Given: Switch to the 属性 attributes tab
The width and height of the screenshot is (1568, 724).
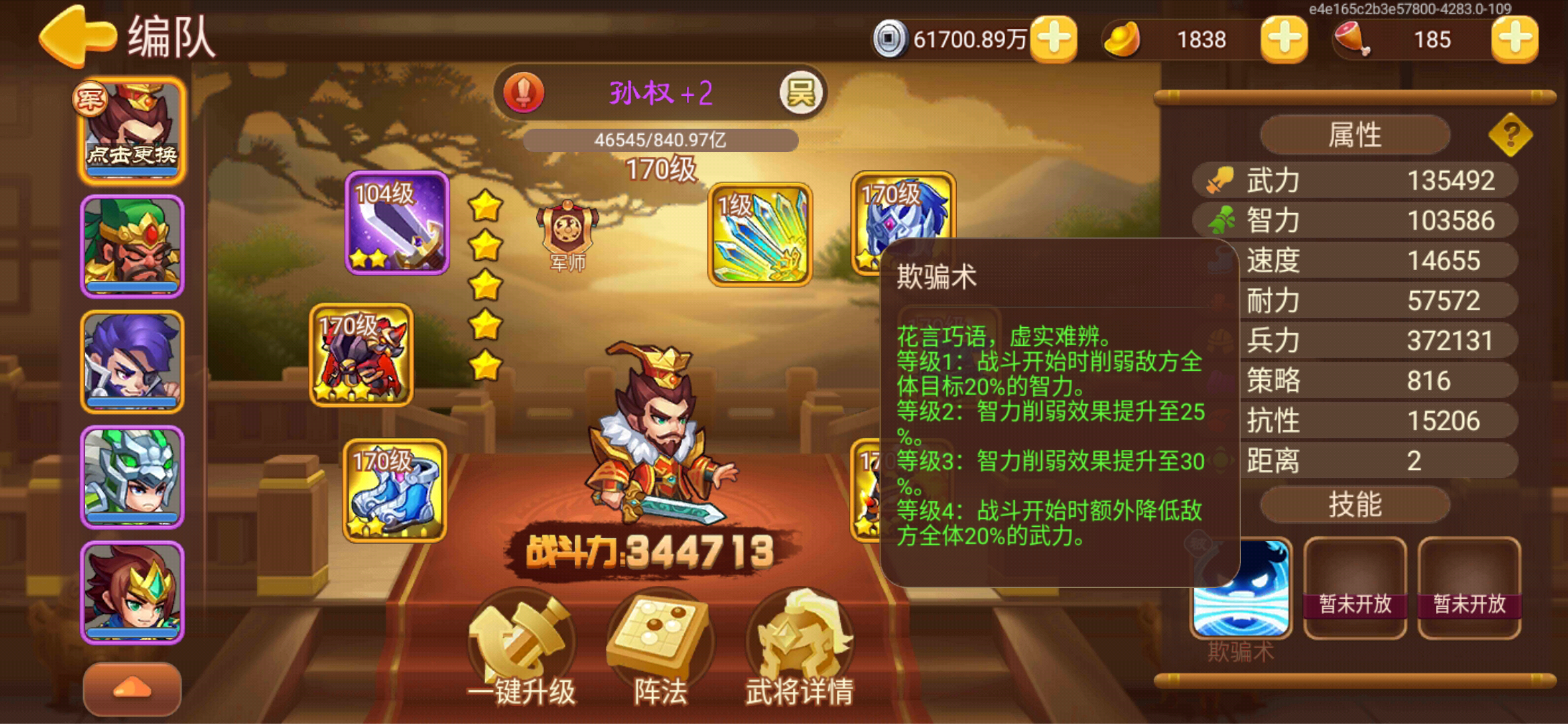Looking at the screenshot, I should [x=1354, y=134].
